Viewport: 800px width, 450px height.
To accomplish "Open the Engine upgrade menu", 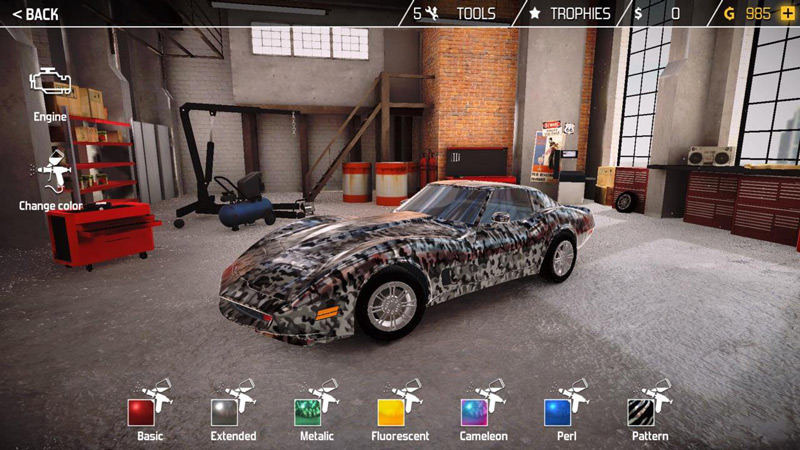I will click(50, 92).
